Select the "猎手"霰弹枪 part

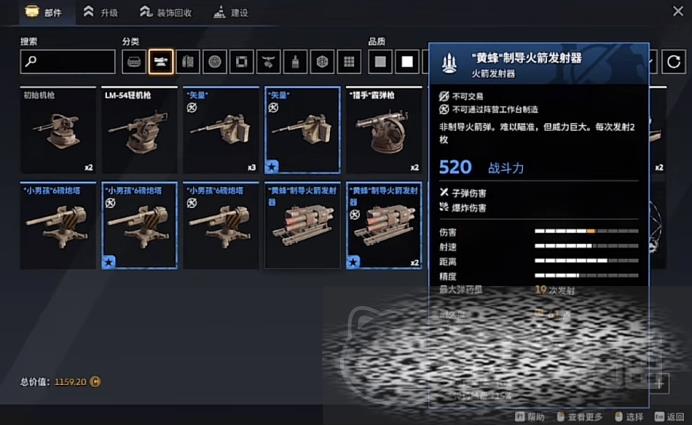coord(384,131)
